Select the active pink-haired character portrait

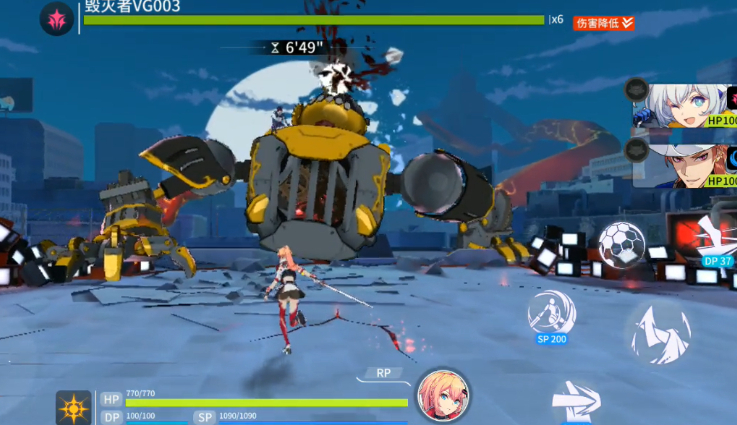point(444,396)
